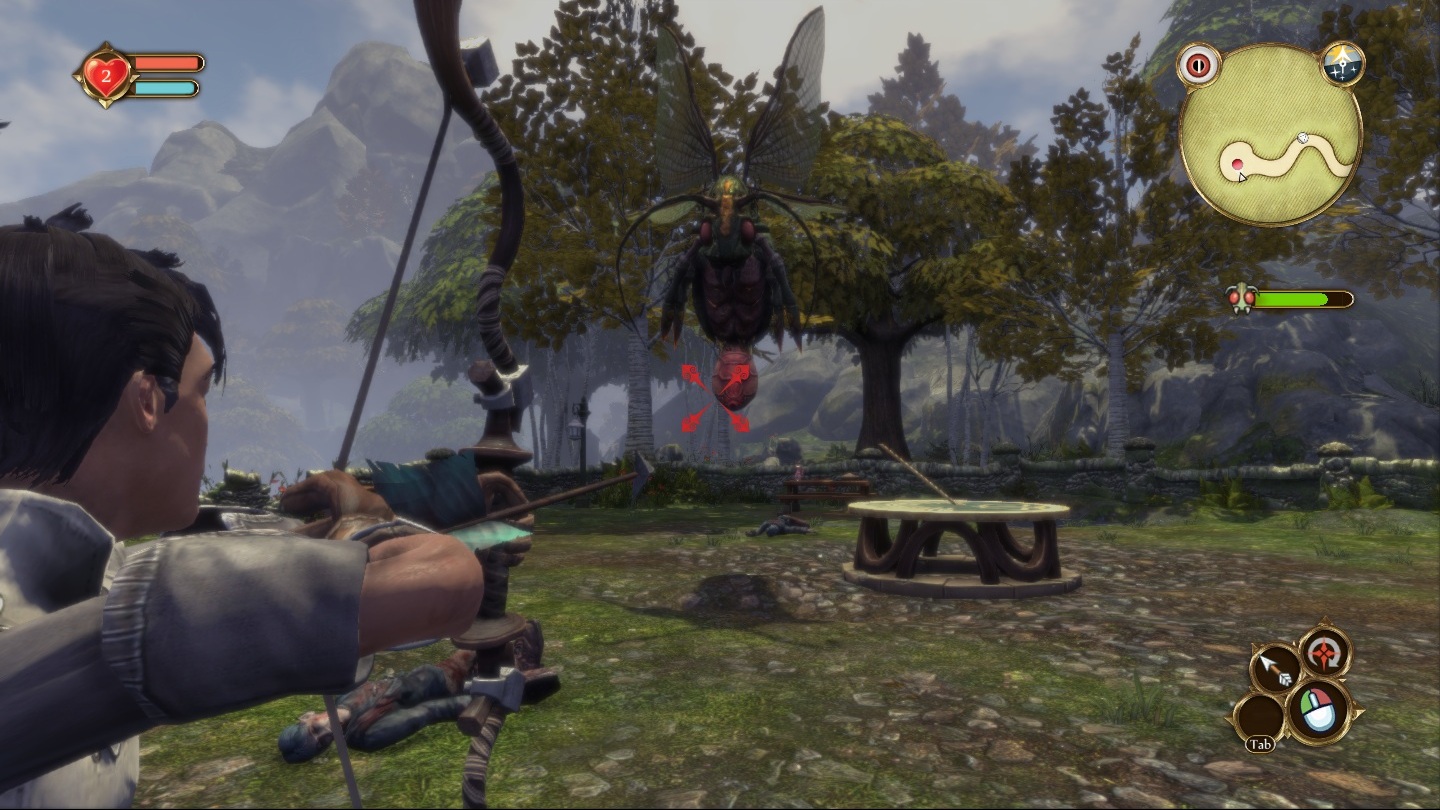Click the red eye stealth indicator
The image size is (1440, 810).
coord(1199,65)
